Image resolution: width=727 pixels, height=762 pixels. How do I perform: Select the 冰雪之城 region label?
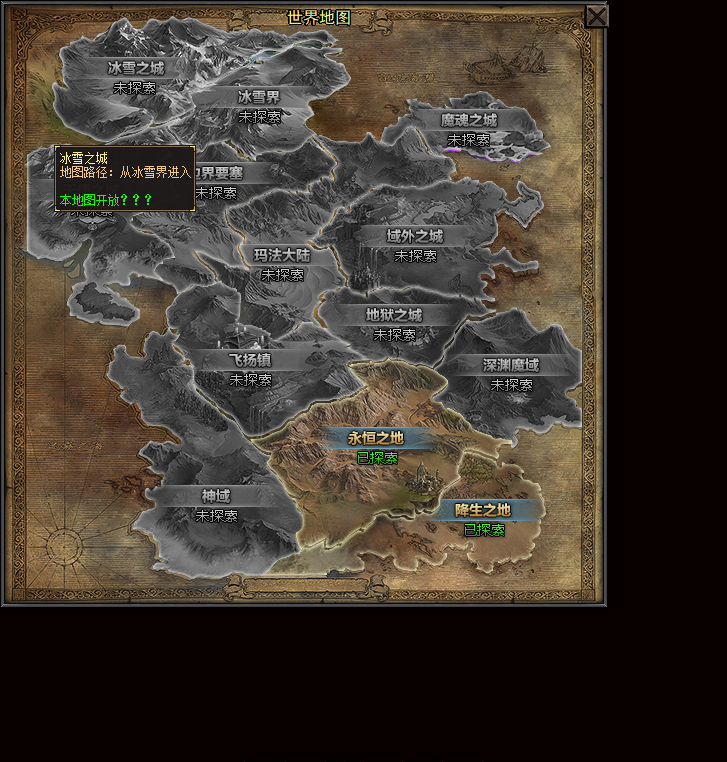coord(135,68)
